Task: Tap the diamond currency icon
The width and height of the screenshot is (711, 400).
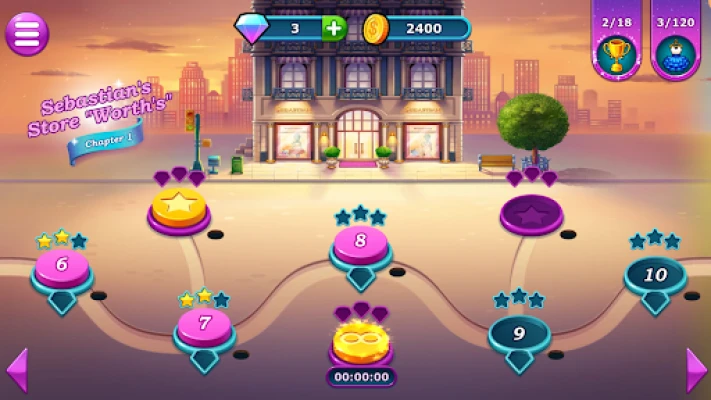Action: tap(252, 28)
